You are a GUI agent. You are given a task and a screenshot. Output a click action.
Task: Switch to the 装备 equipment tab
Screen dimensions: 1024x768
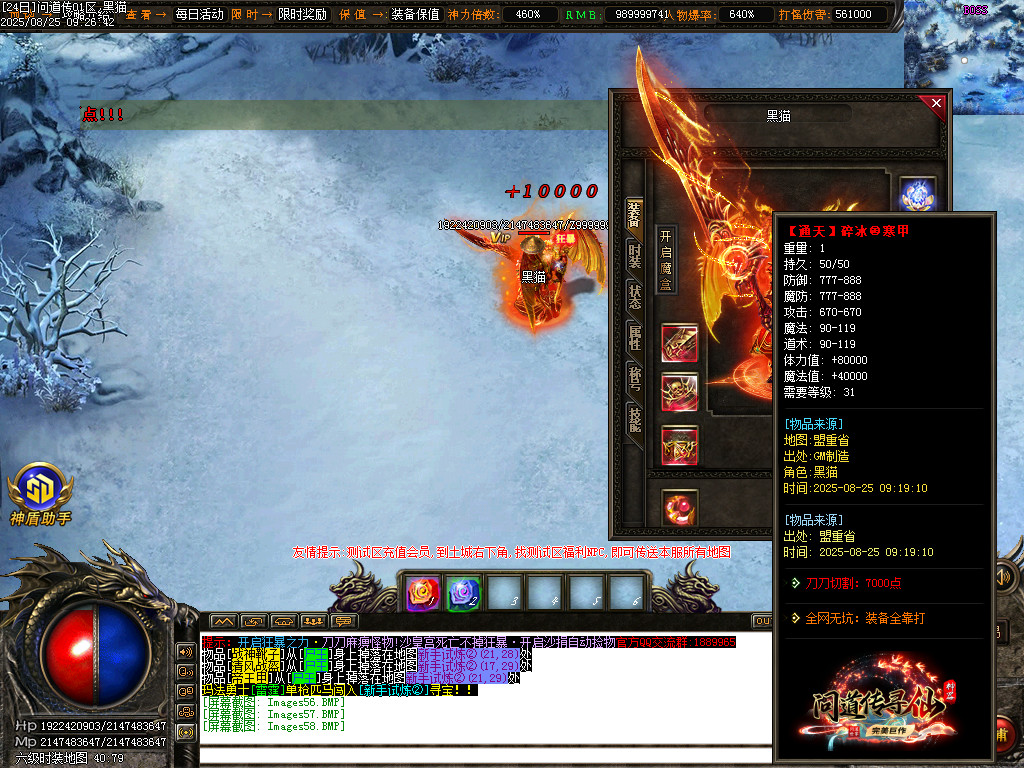634,213
